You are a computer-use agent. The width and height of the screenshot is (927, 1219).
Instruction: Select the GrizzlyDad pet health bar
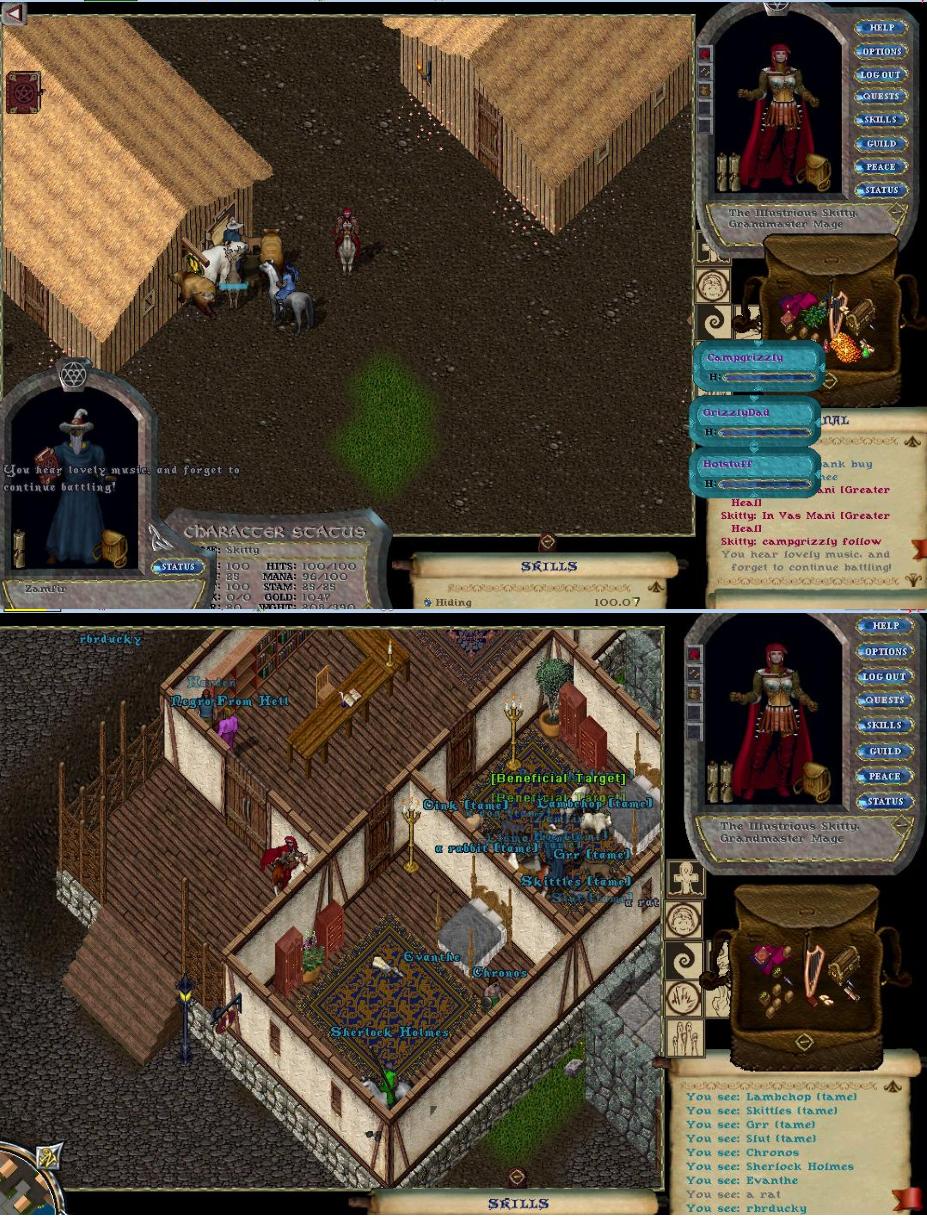[757, 422]
